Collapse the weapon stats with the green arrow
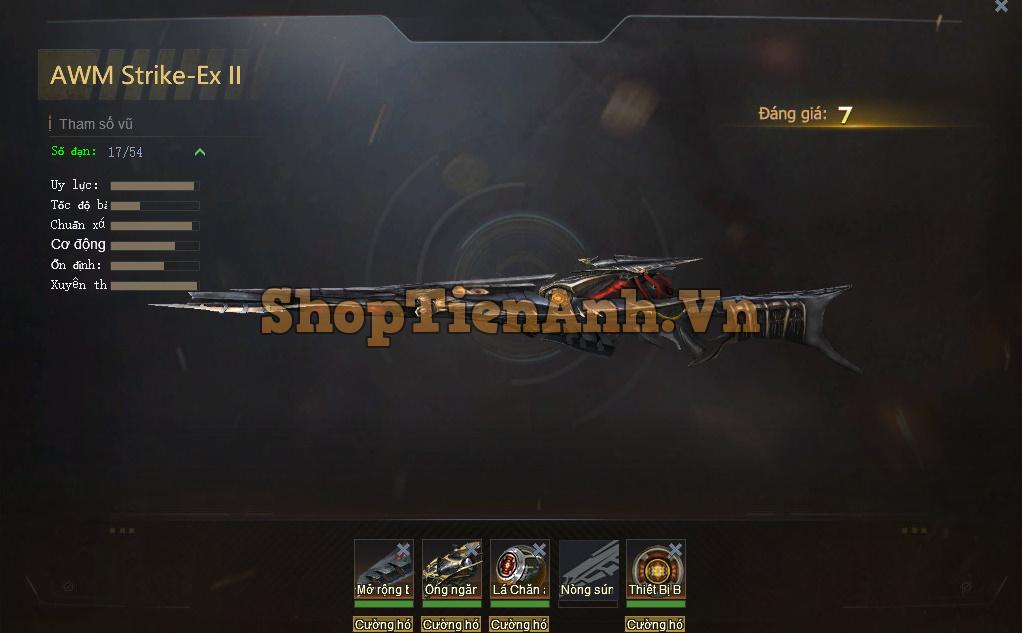Image resolution: width=1022 pixels, height=633 pixels. [200, 152]
